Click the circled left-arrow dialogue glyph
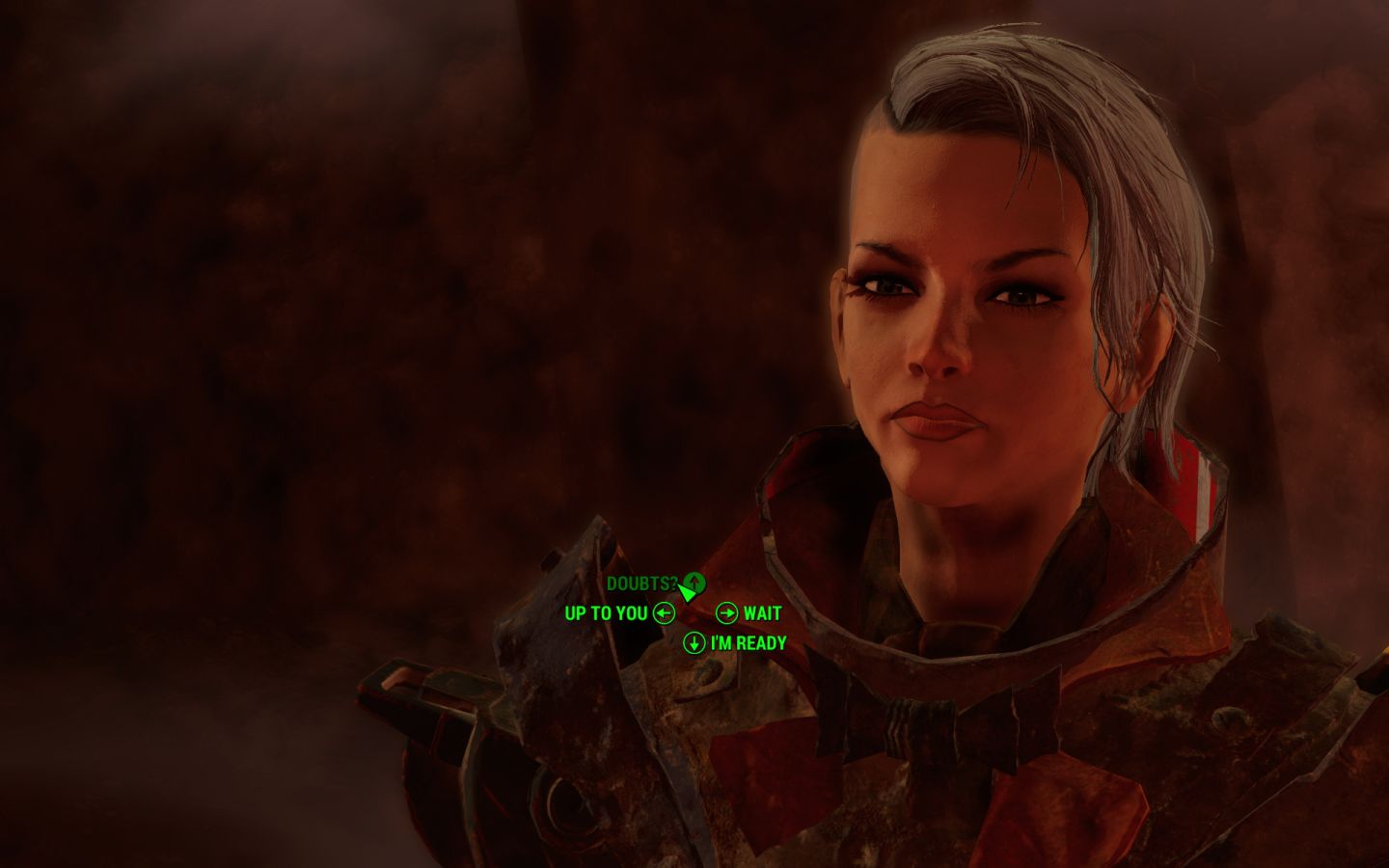The height and width of the screenshot is (868, 1389). click(x=662, y=613)
